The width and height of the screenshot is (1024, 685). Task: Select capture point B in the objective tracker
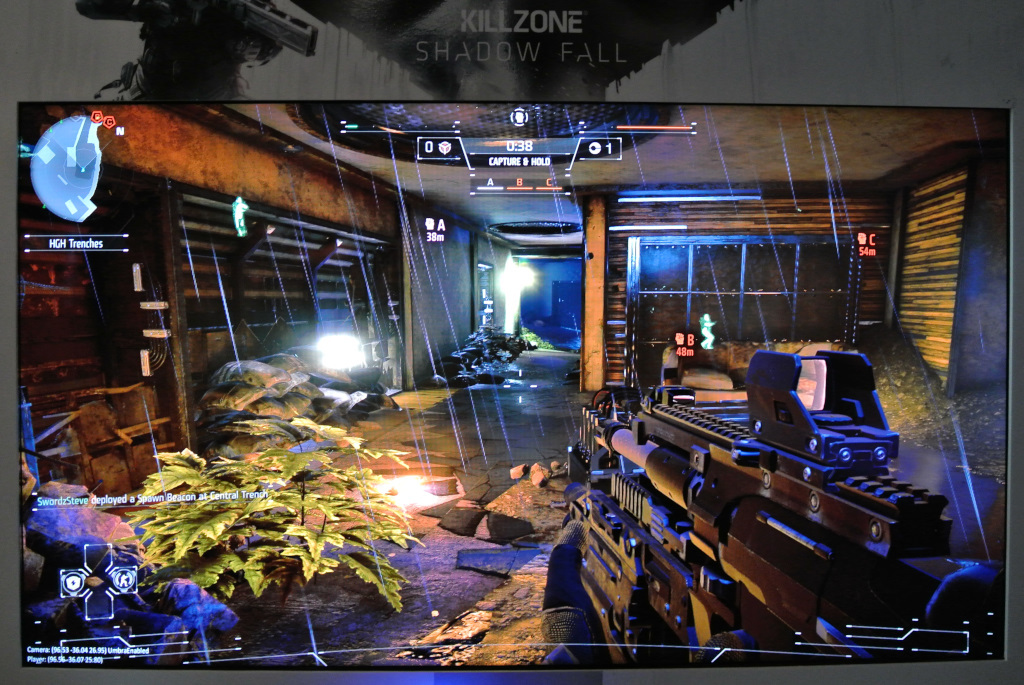pyautogui.click(x=519, y=183)
